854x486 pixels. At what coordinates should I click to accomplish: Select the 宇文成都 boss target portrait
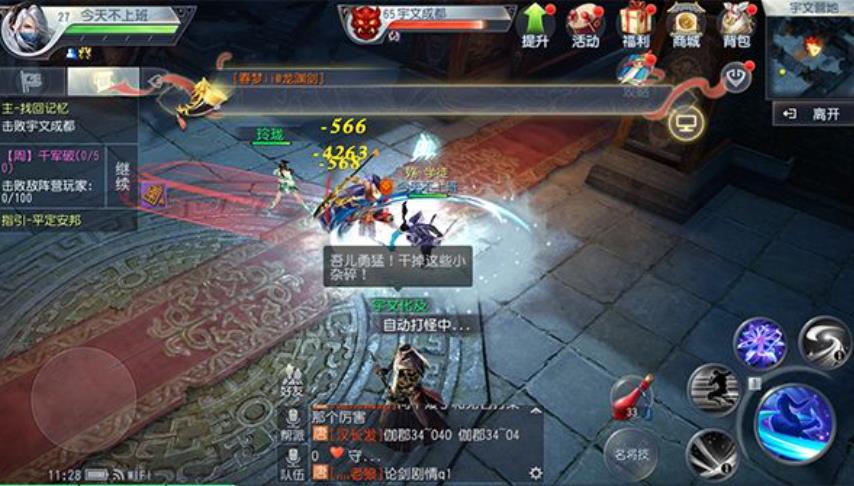[363, 24]
